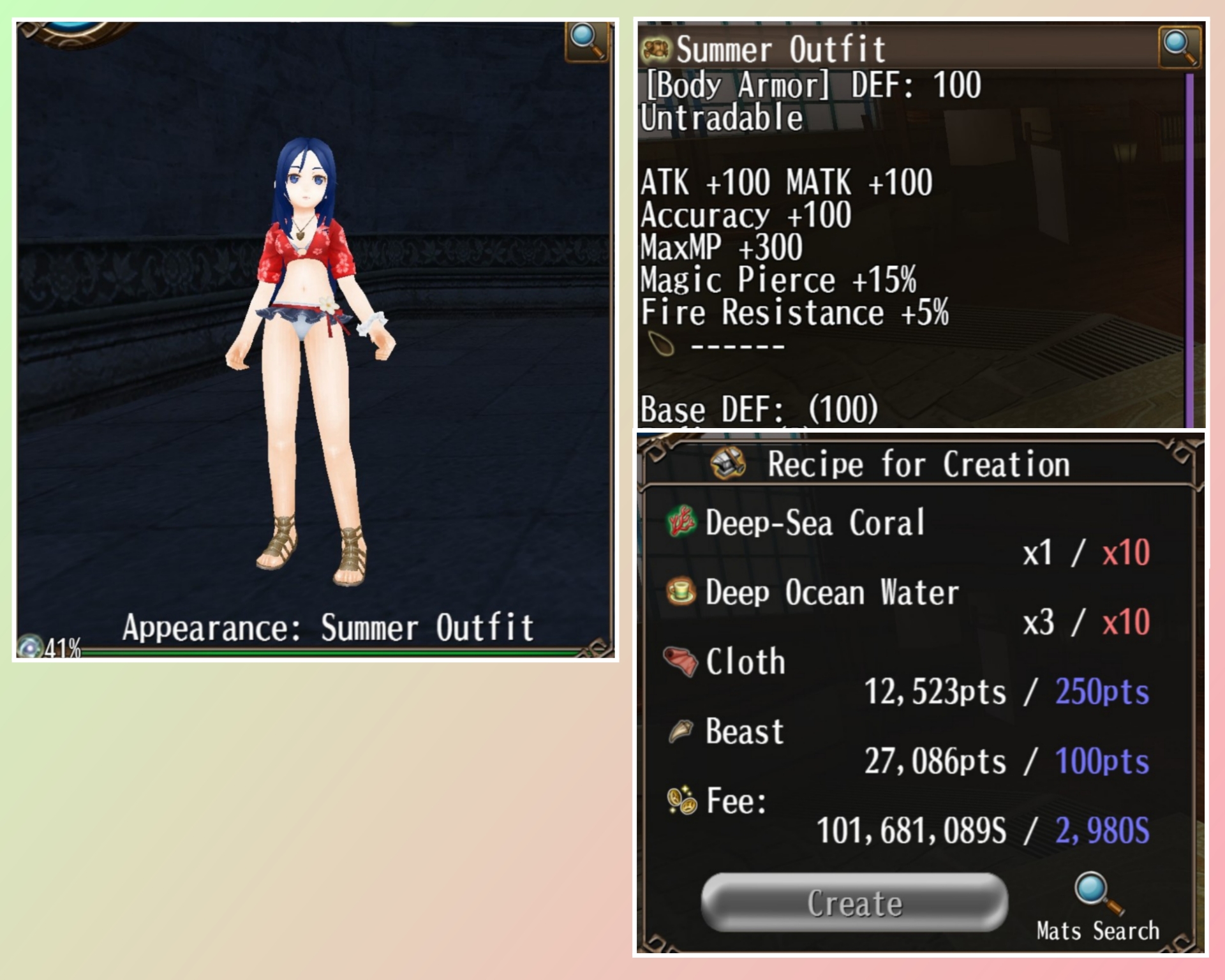Click the magnifier on Summer Outfit stats
1225x980 pixels.
[1179, 47]
